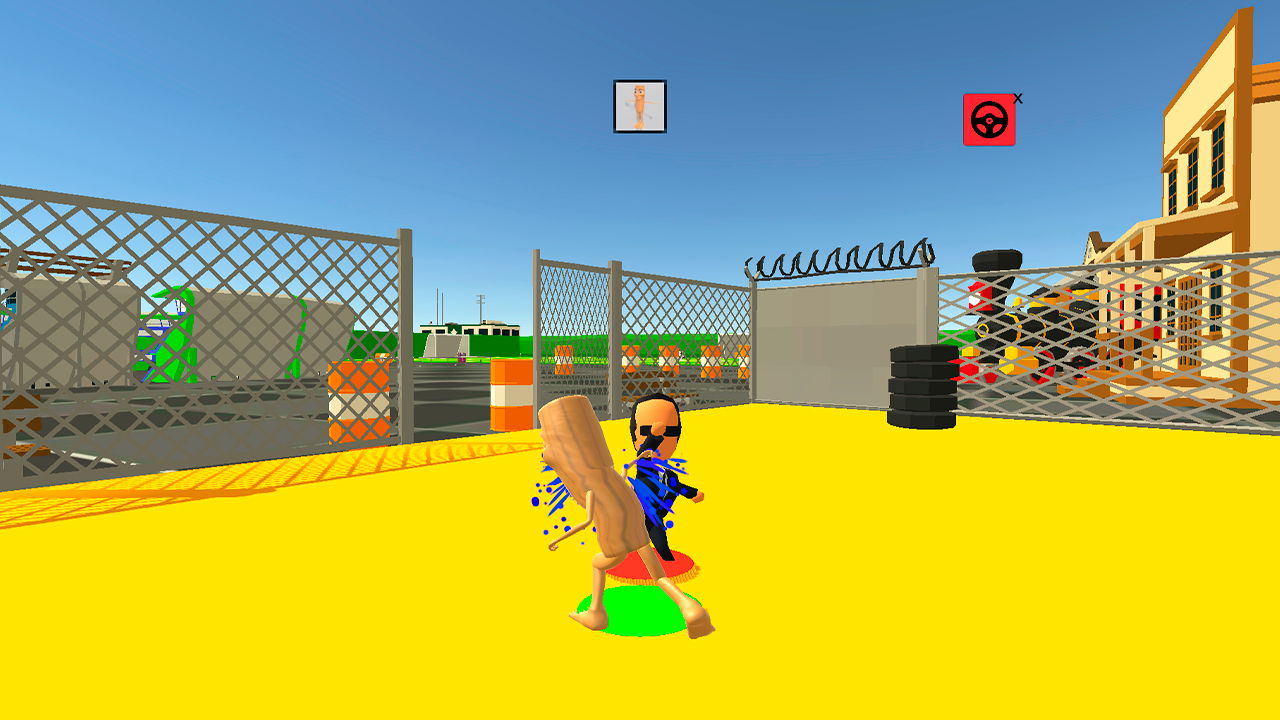Open the character portrait frame in the sky
The image size is (1280, 720).
point(639,104)
